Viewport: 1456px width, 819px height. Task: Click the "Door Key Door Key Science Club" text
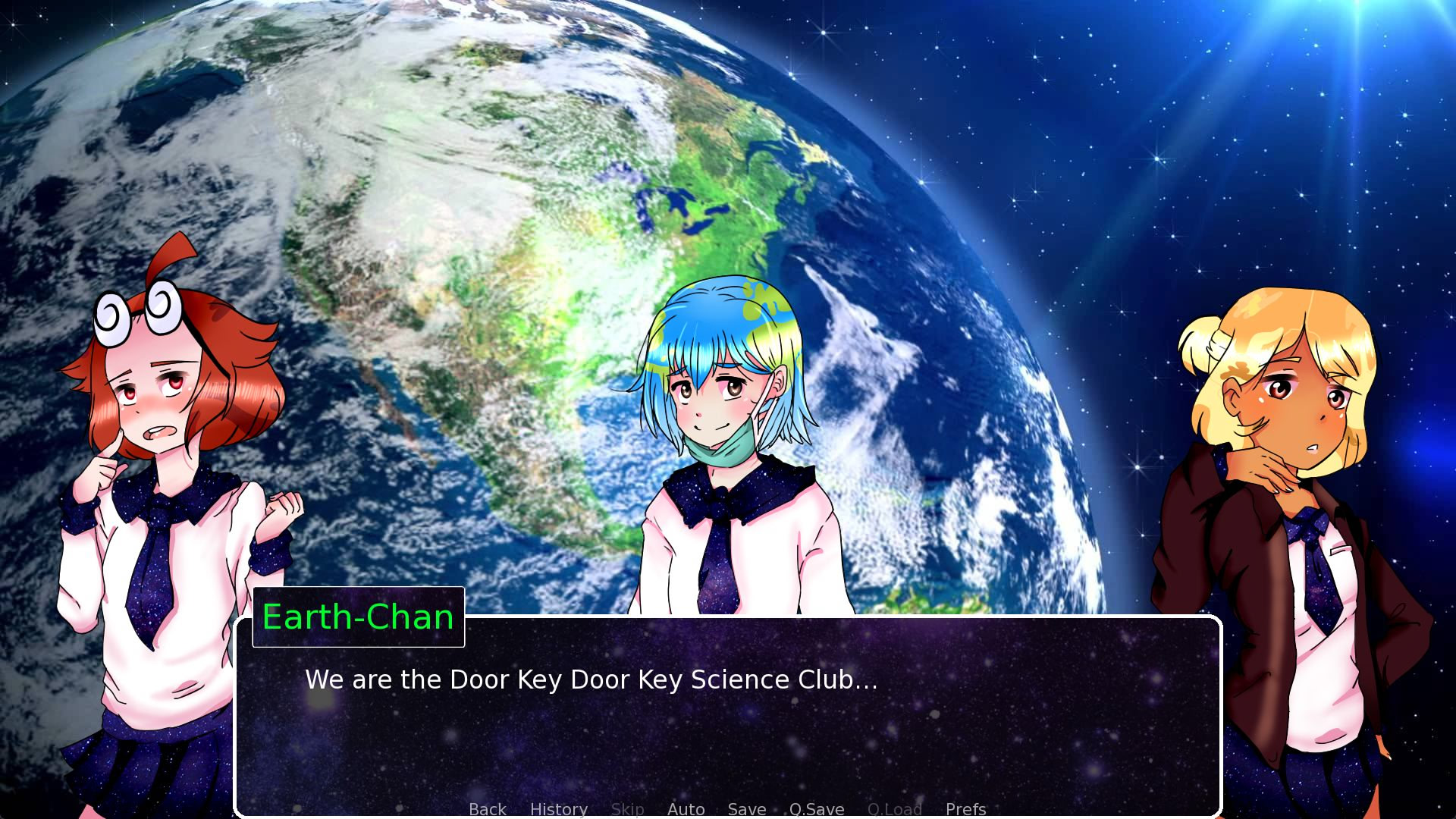[590, 680]
